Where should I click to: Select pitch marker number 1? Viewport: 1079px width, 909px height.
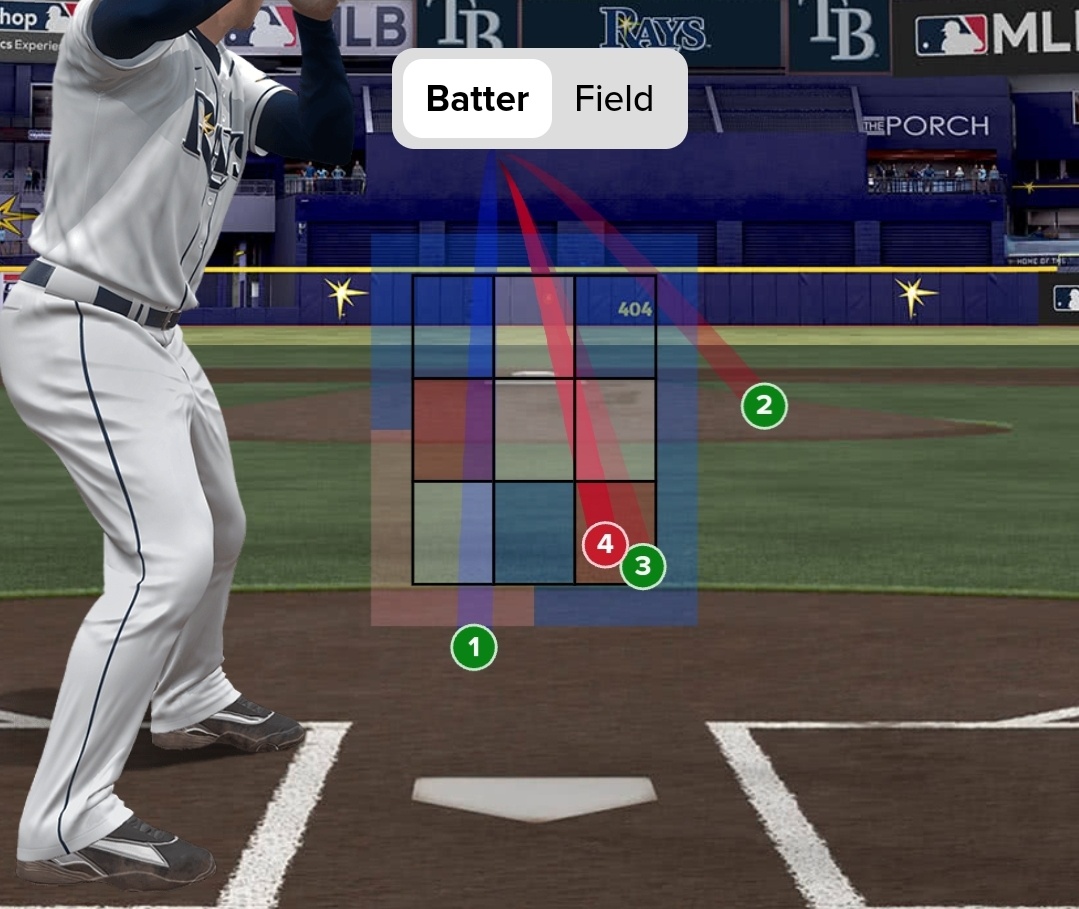click(x=474, y=648)
